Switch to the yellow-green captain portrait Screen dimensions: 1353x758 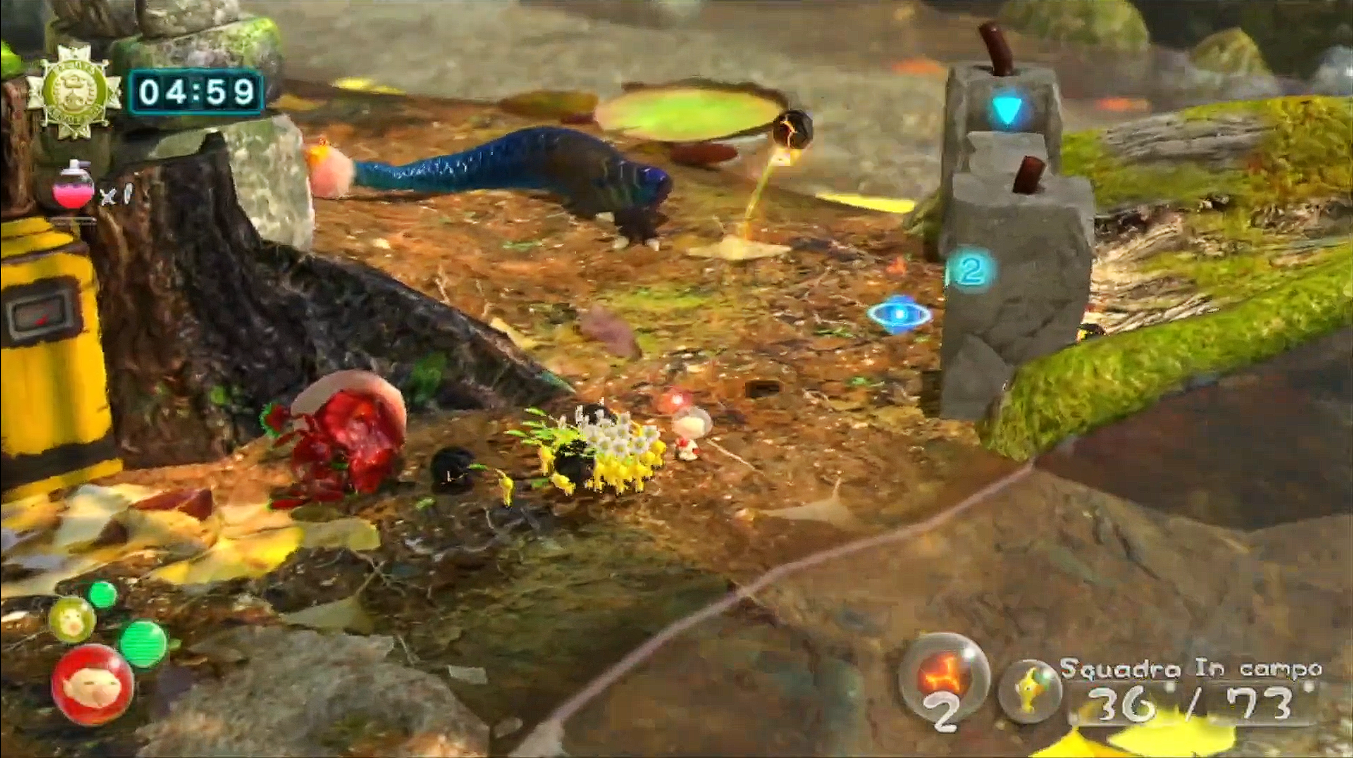(x=72, y=619)
